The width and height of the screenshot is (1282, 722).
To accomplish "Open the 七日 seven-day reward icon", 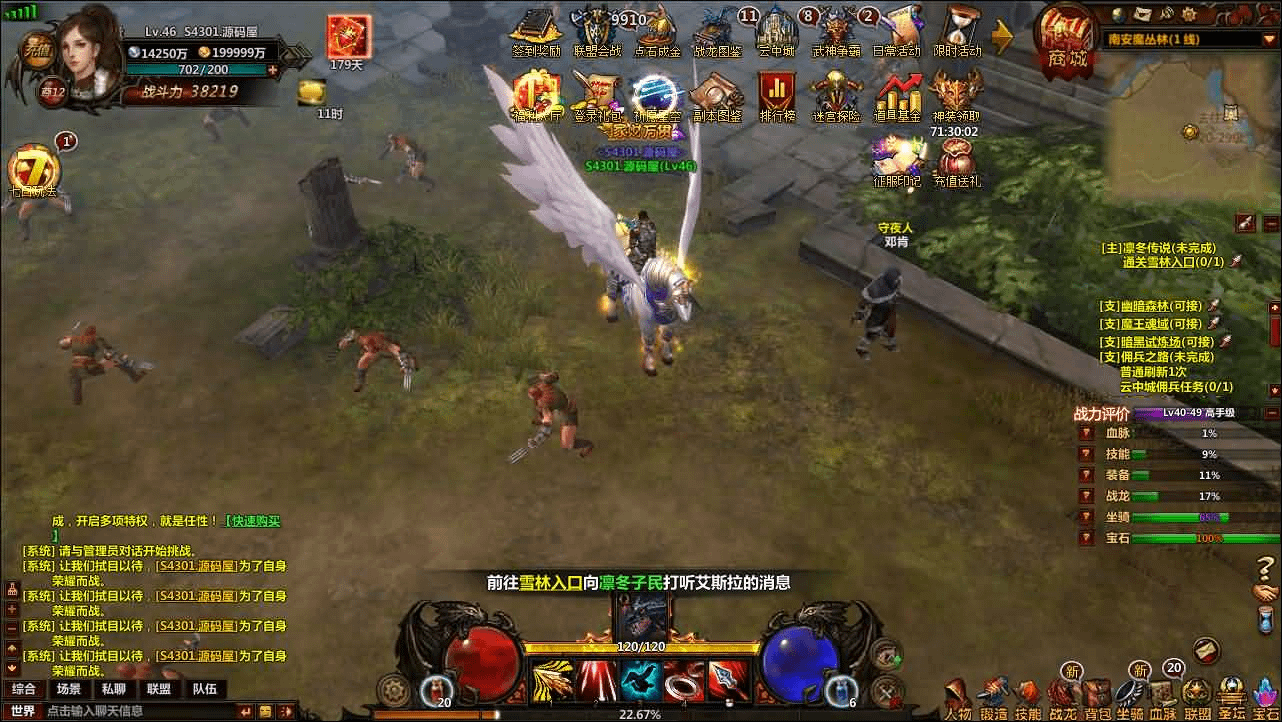I will tap(34, 172).
